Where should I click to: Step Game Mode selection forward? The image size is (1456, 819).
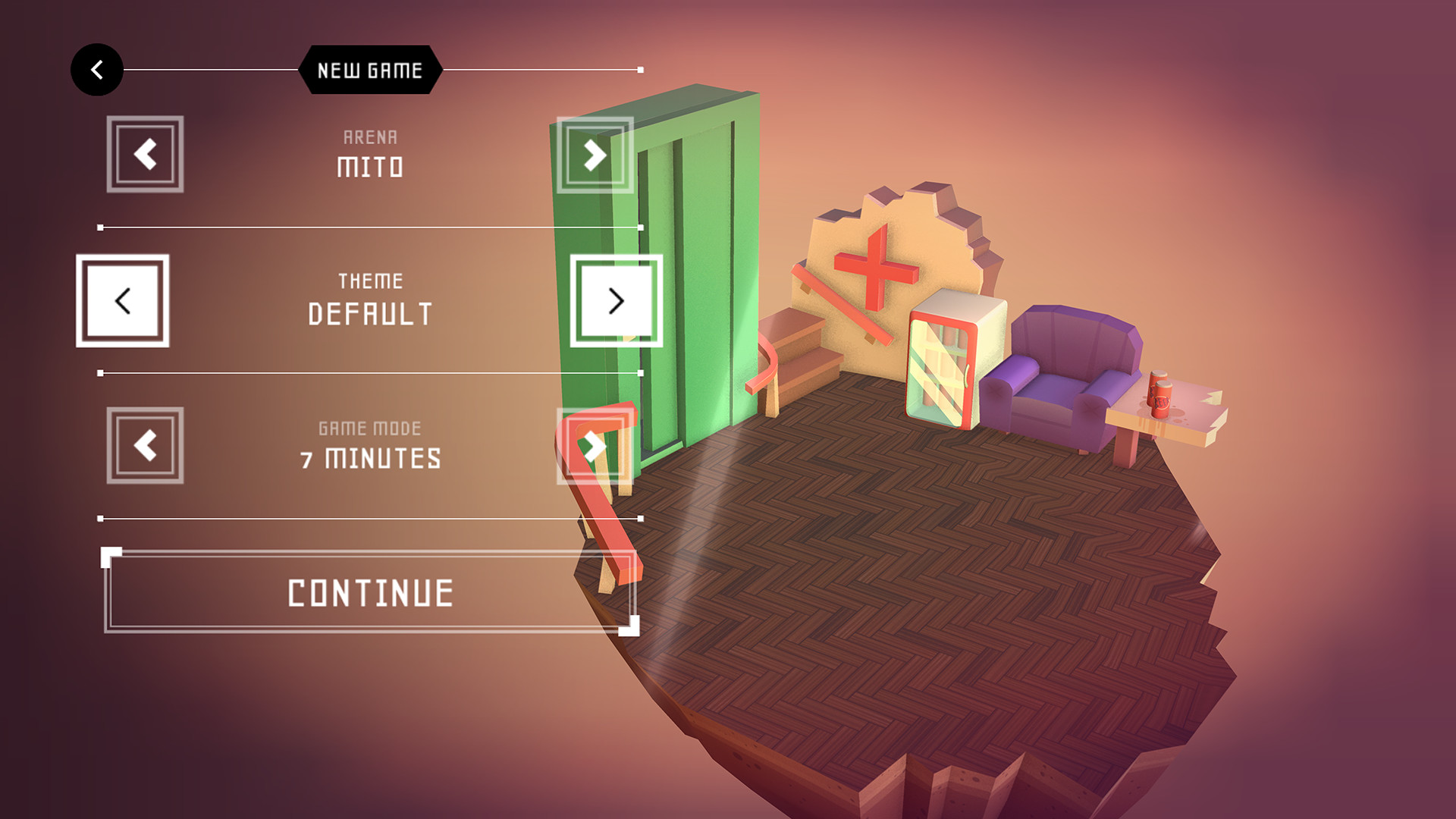594,447
